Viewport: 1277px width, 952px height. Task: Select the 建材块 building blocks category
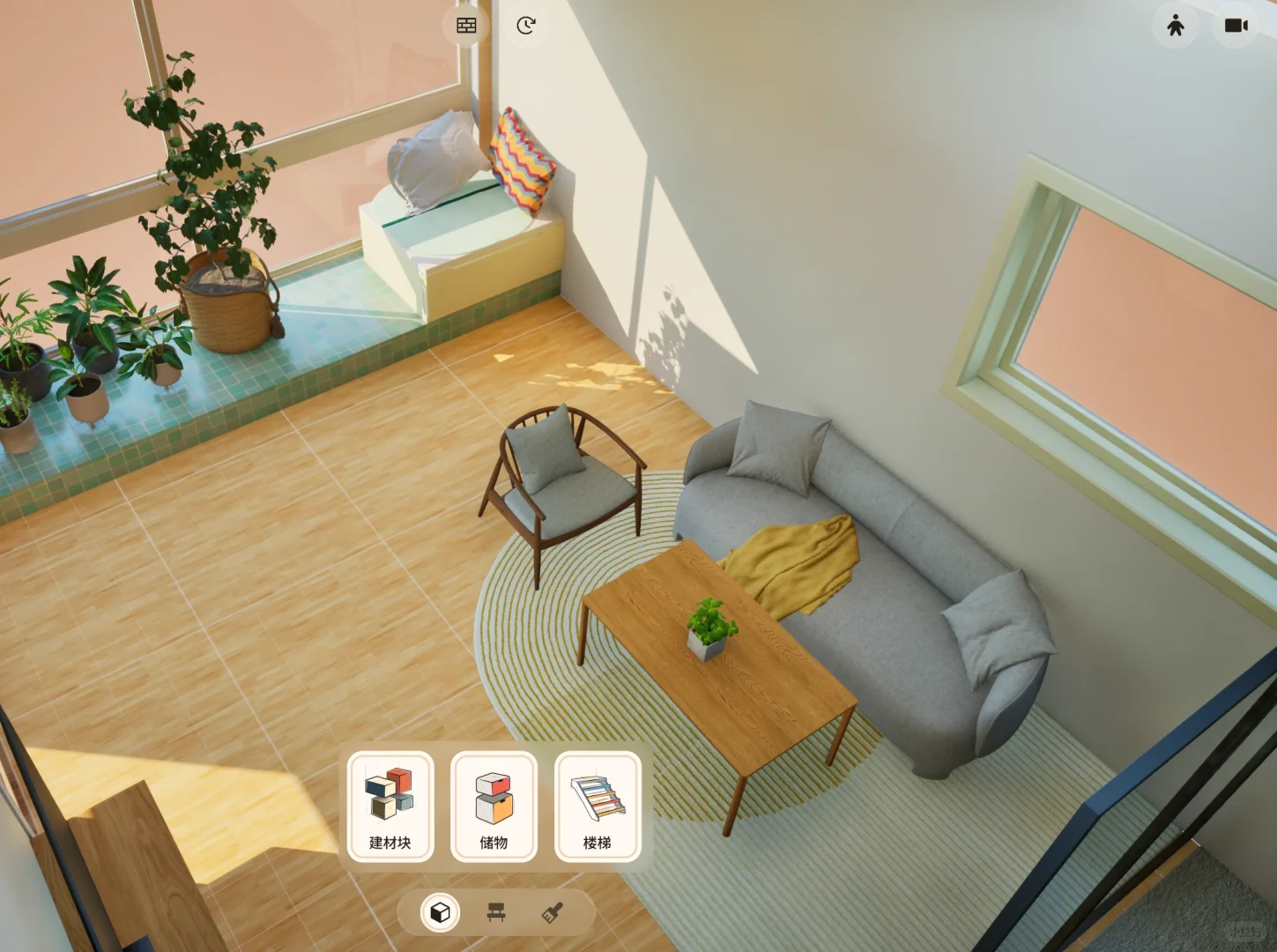pyautogui.click(x=390, y=806)
